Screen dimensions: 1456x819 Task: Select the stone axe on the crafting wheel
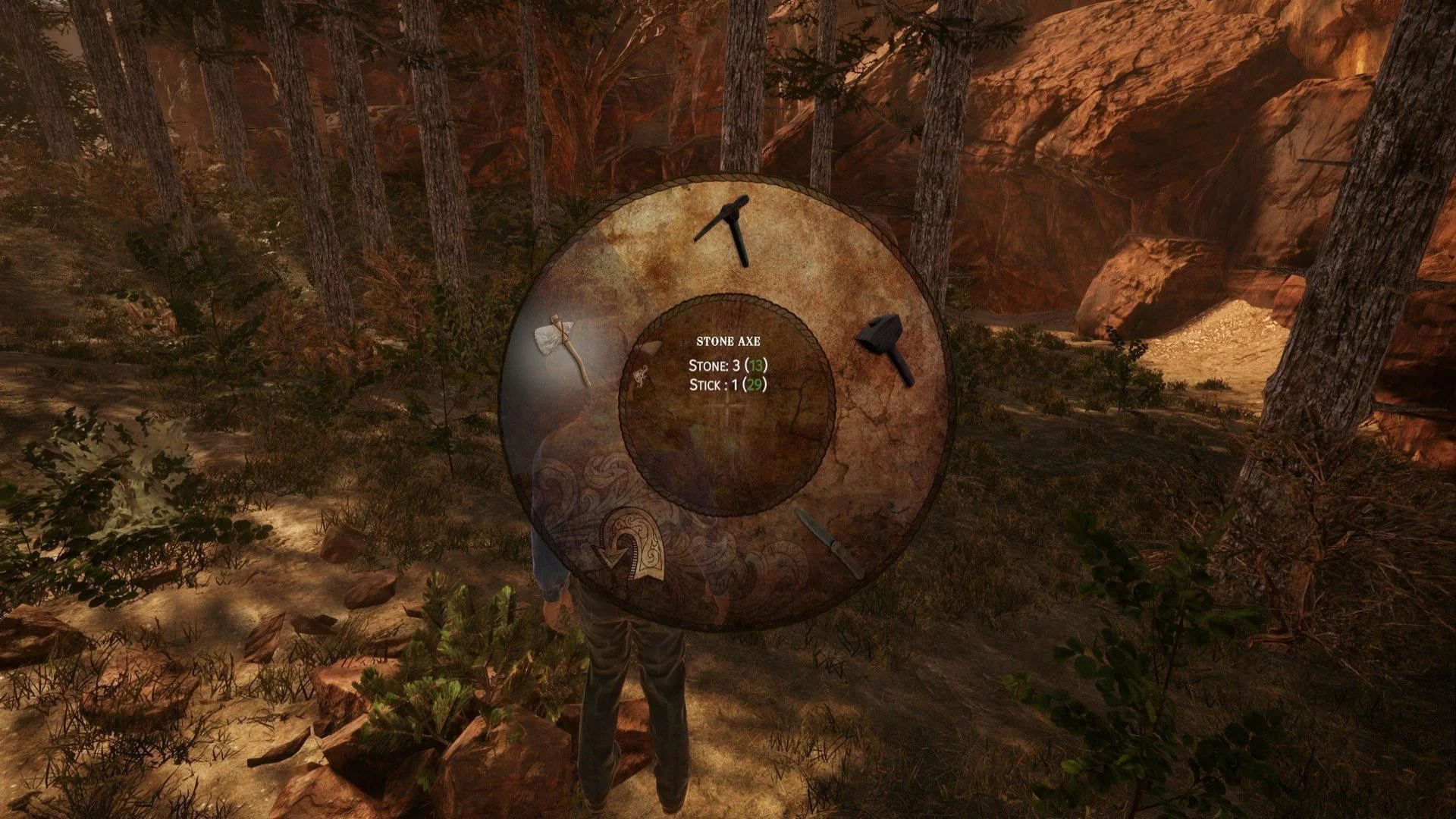coord(561,348)
